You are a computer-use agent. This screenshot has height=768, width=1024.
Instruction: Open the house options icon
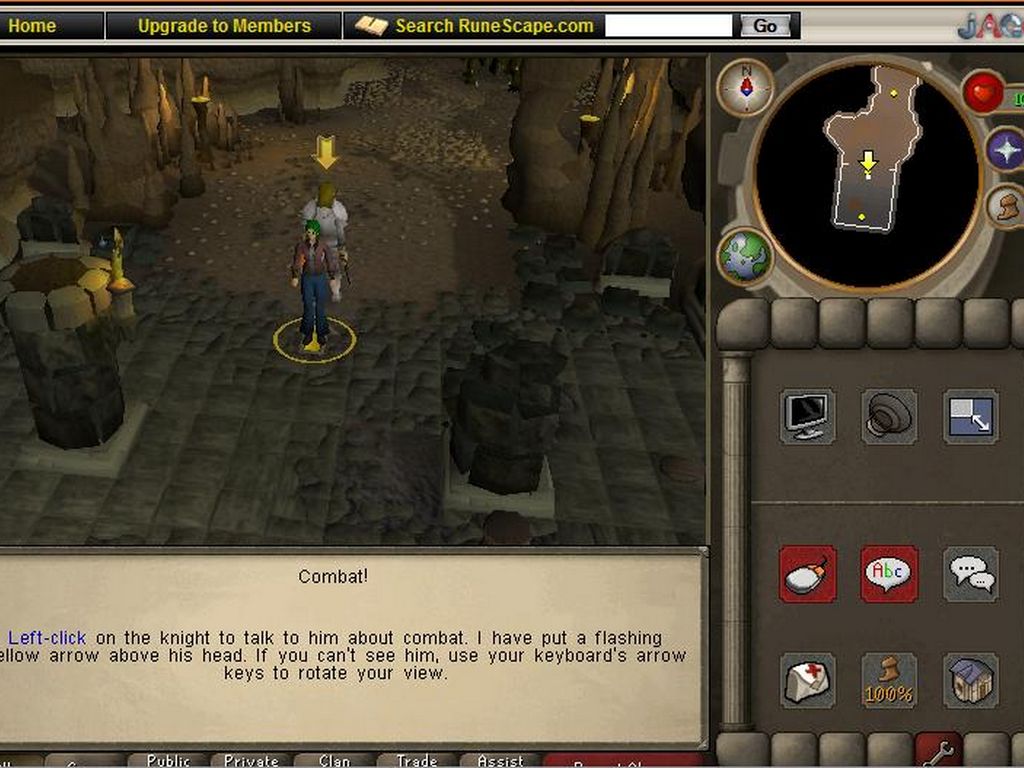(970, 681)
